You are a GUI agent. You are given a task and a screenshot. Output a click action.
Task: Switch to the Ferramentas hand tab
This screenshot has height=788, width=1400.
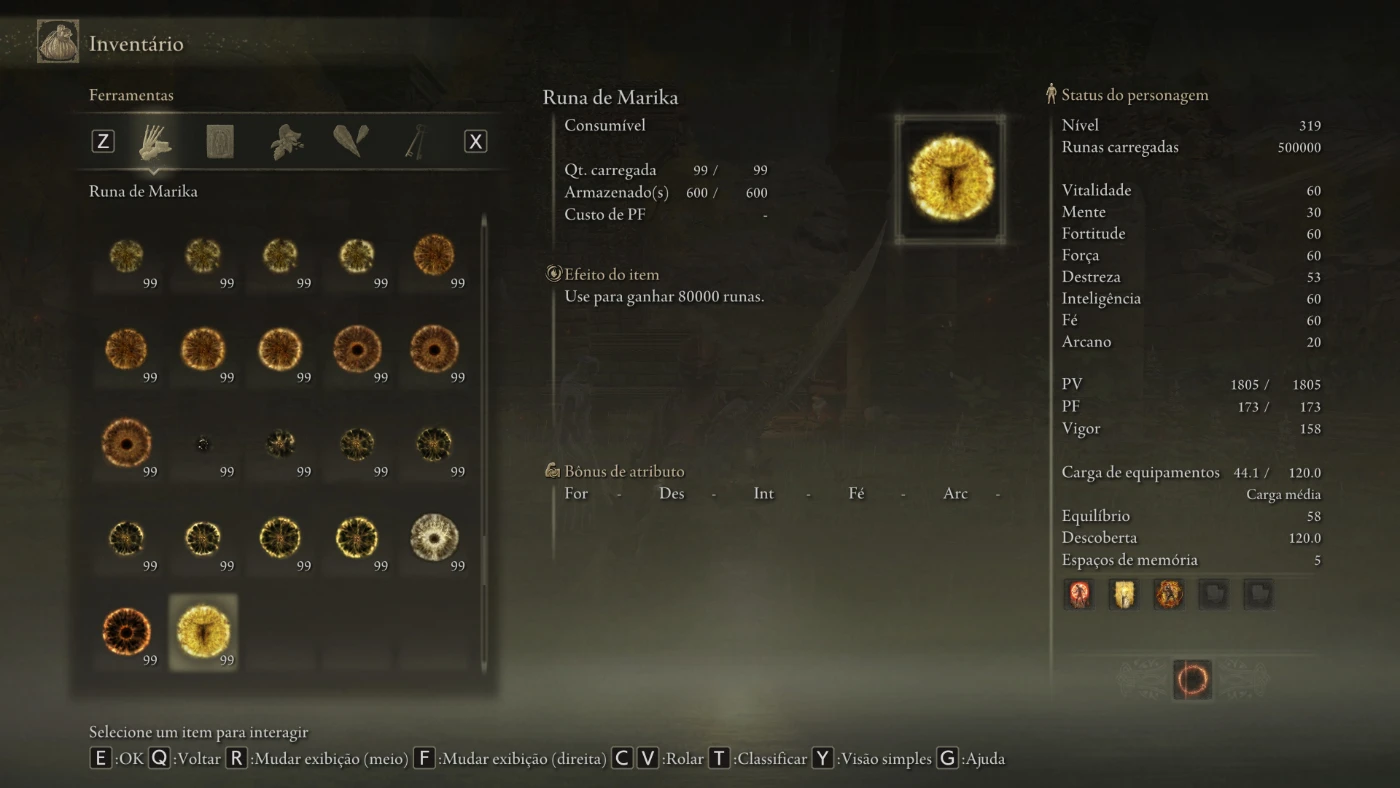pyautogui.click(x=155, y=142)
